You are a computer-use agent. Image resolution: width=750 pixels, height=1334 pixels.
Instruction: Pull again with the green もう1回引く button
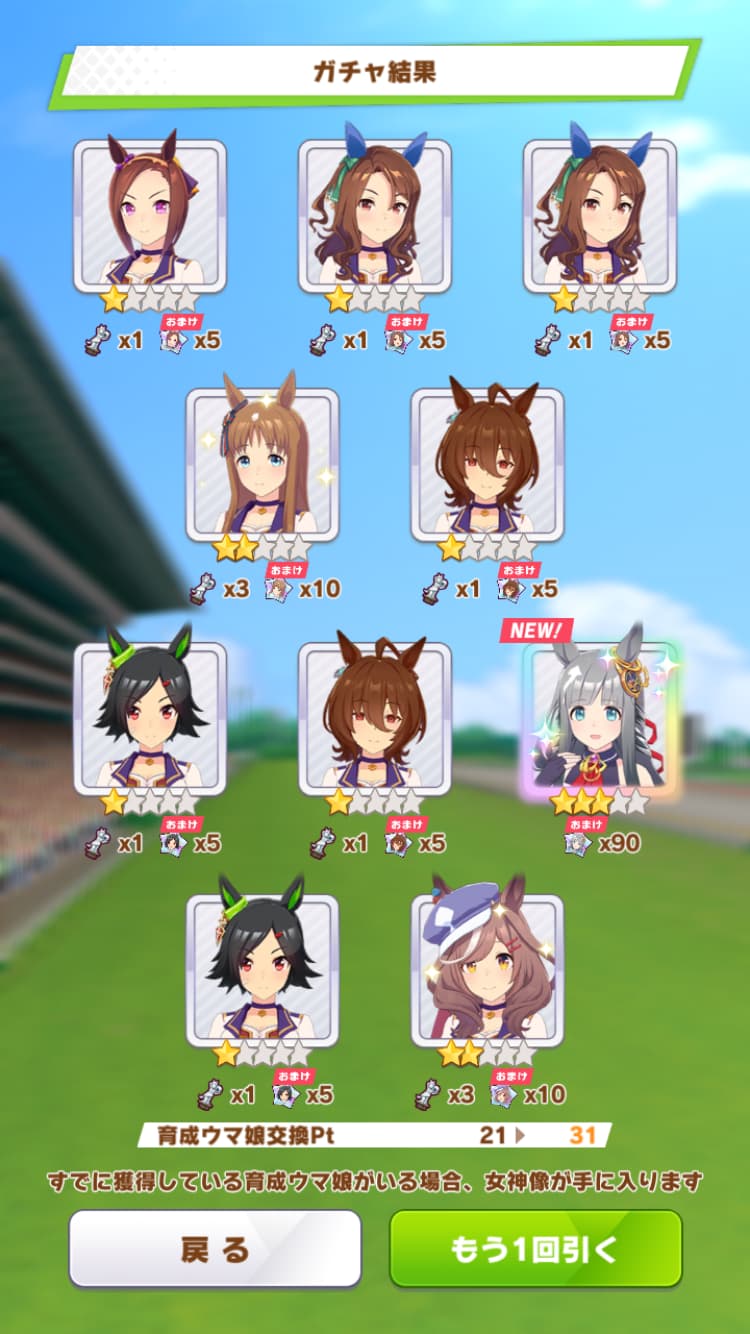point(535,1248)
